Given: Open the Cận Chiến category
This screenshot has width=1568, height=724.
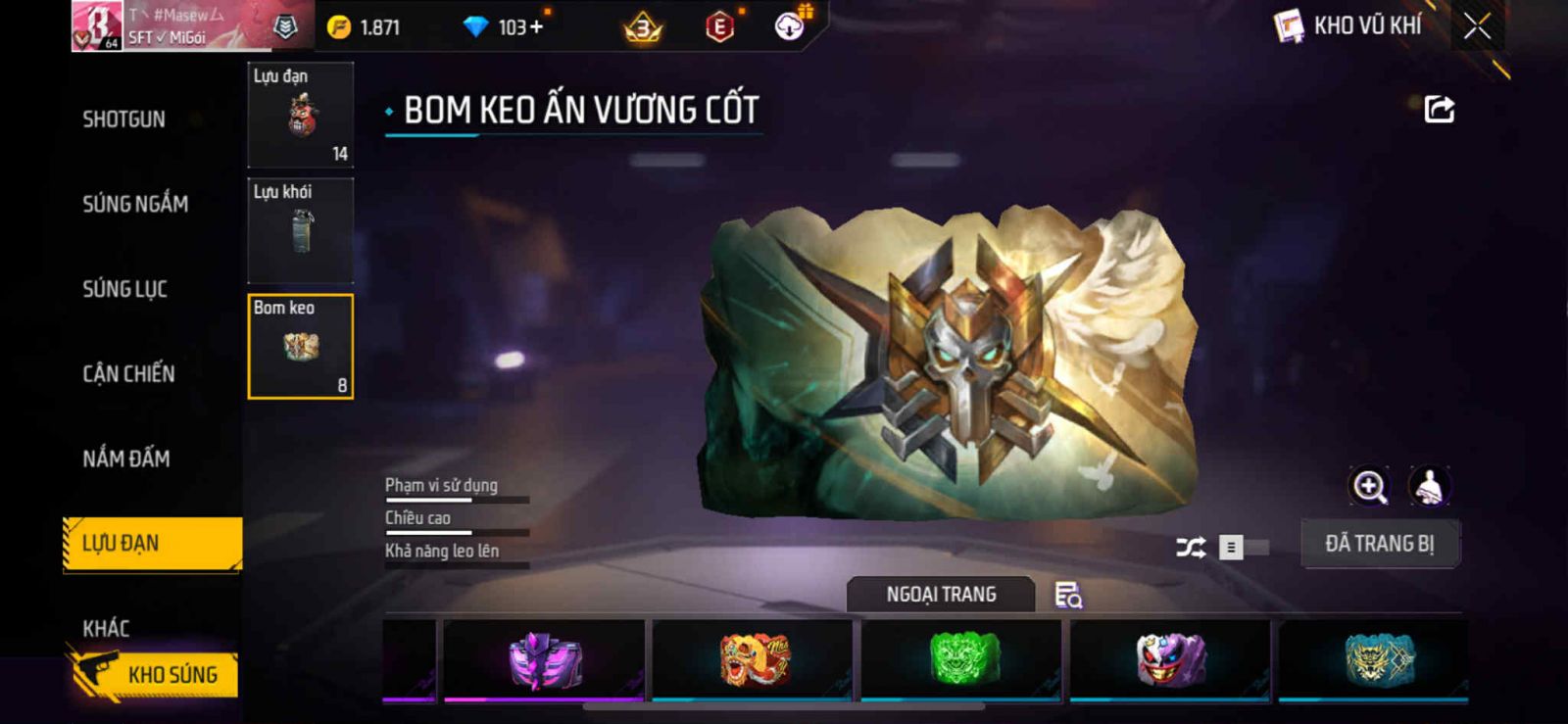Looking at the screenshot, I should [128, 373].
